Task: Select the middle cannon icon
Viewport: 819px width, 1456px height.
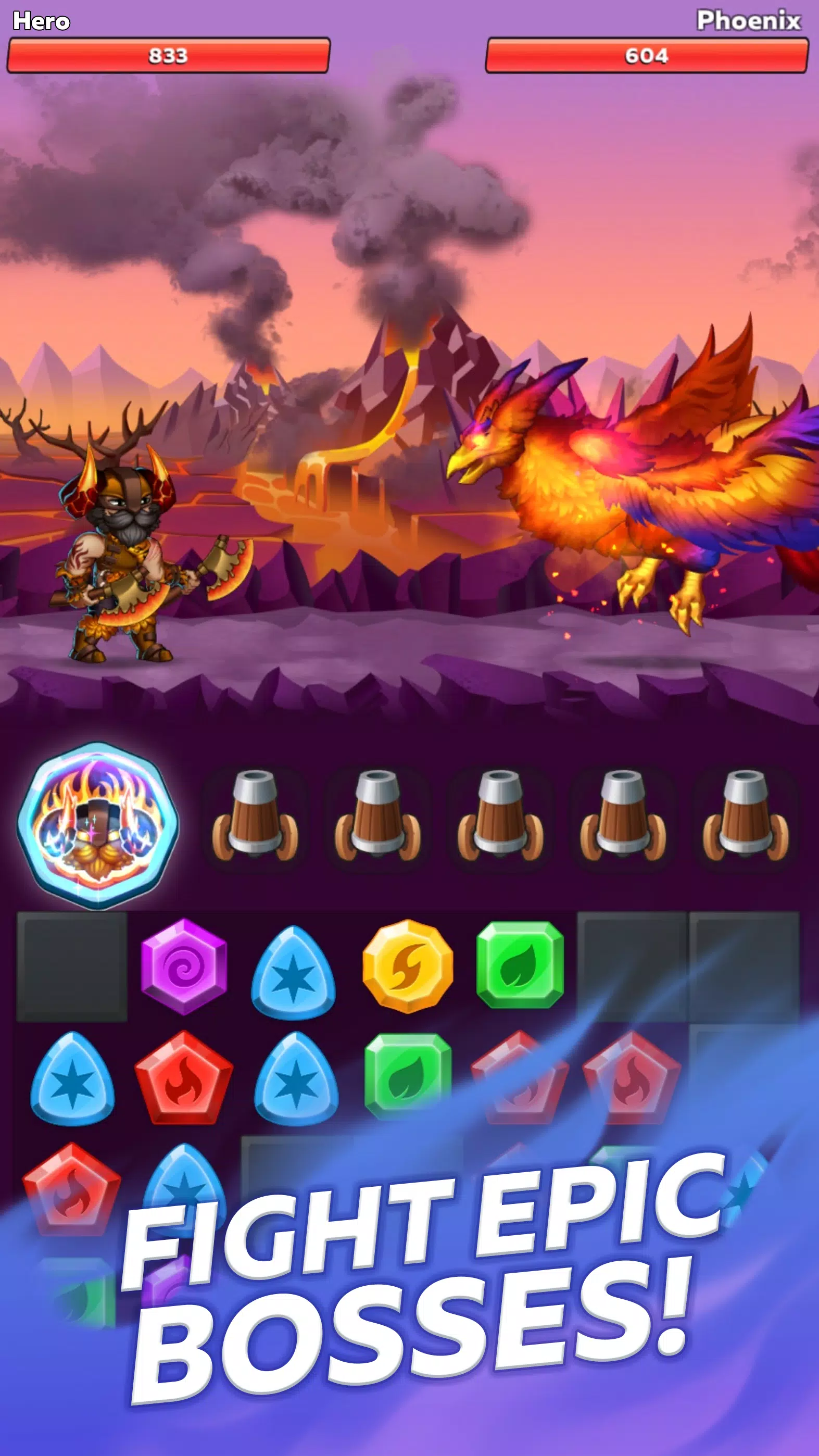Action: [x=497, y=825]
